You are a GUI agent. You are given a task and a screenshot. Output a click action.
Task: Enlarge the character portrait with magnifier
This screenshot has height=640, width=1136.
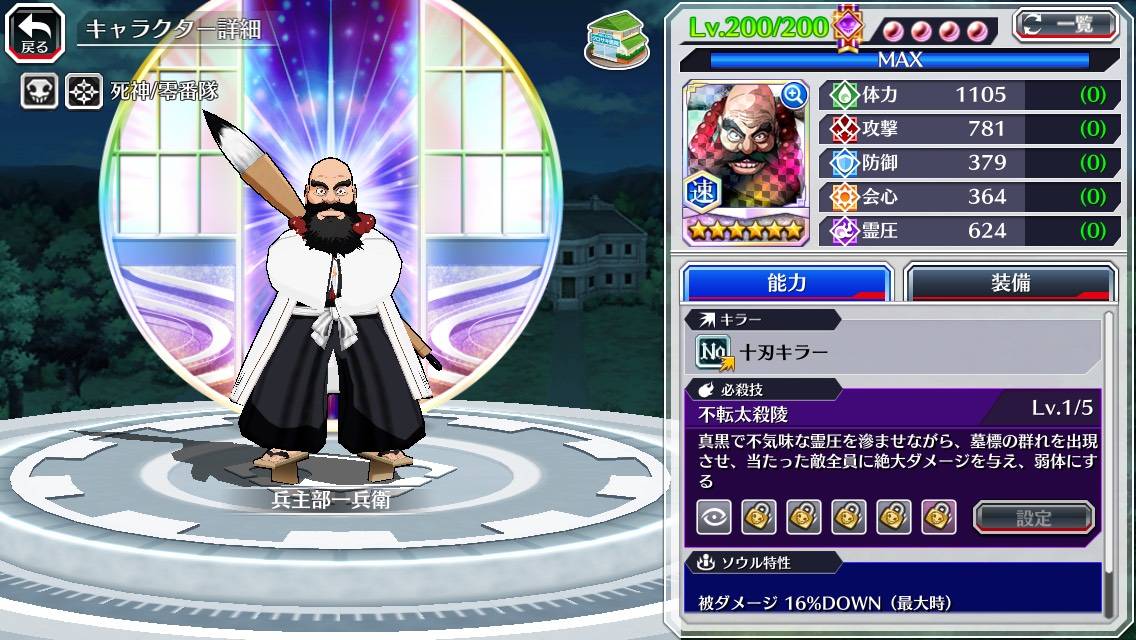(795, 95)
